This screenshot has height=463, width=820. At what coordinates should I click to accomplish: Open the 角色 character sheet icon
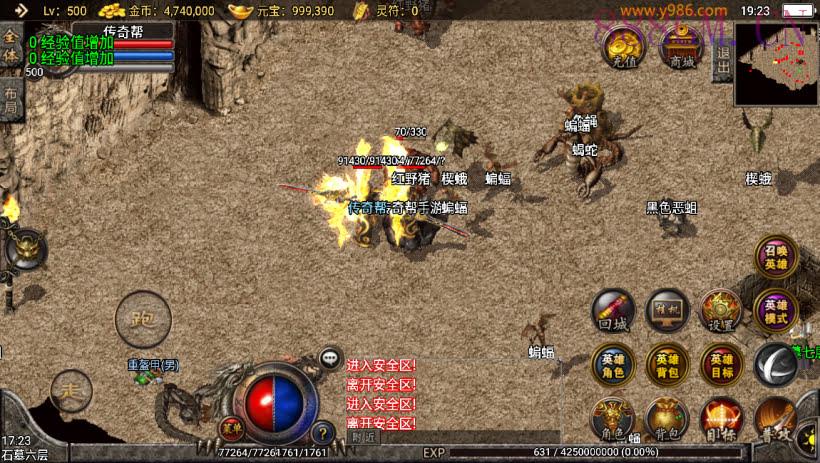click(612, 419)
